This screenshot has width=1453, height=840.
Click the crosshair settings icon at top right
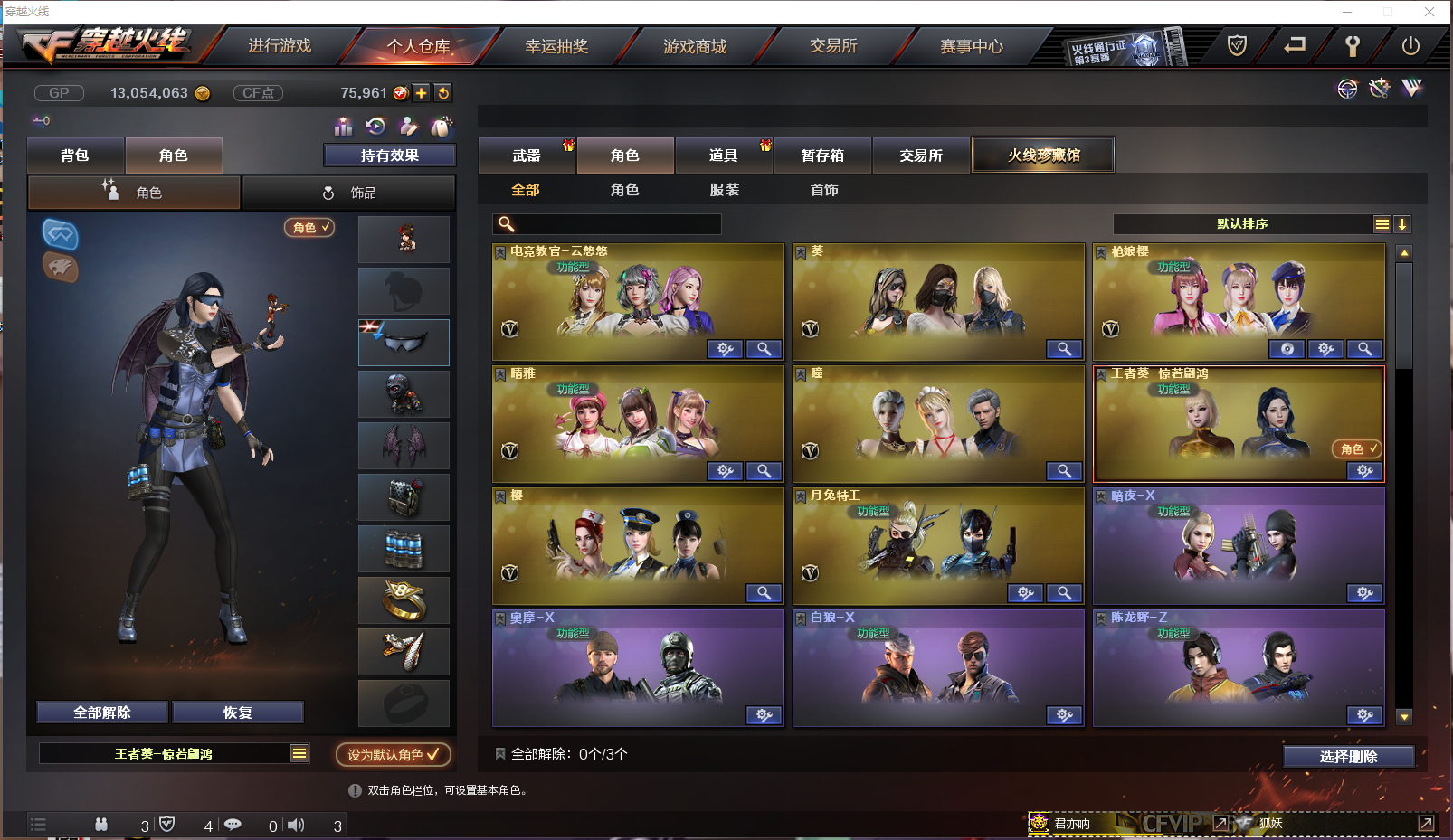point(1347,89)
